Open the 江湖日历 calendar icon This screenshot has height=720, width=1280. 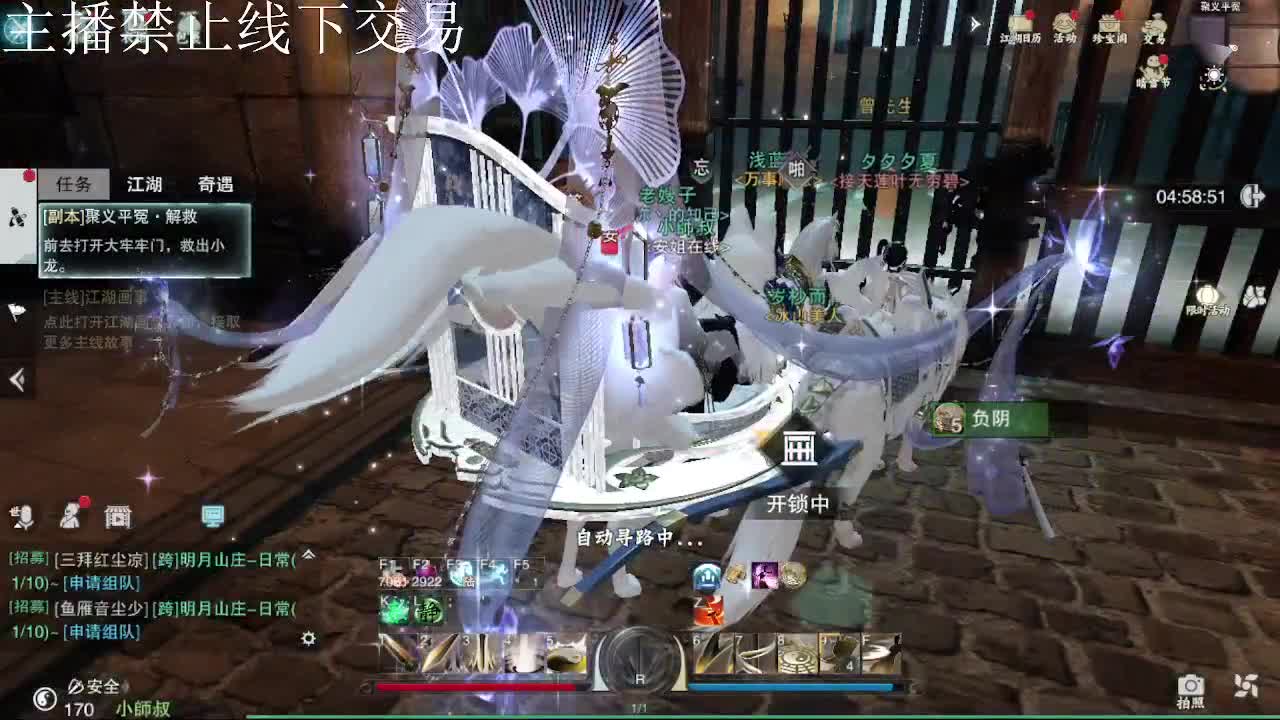click(1022, 24)
